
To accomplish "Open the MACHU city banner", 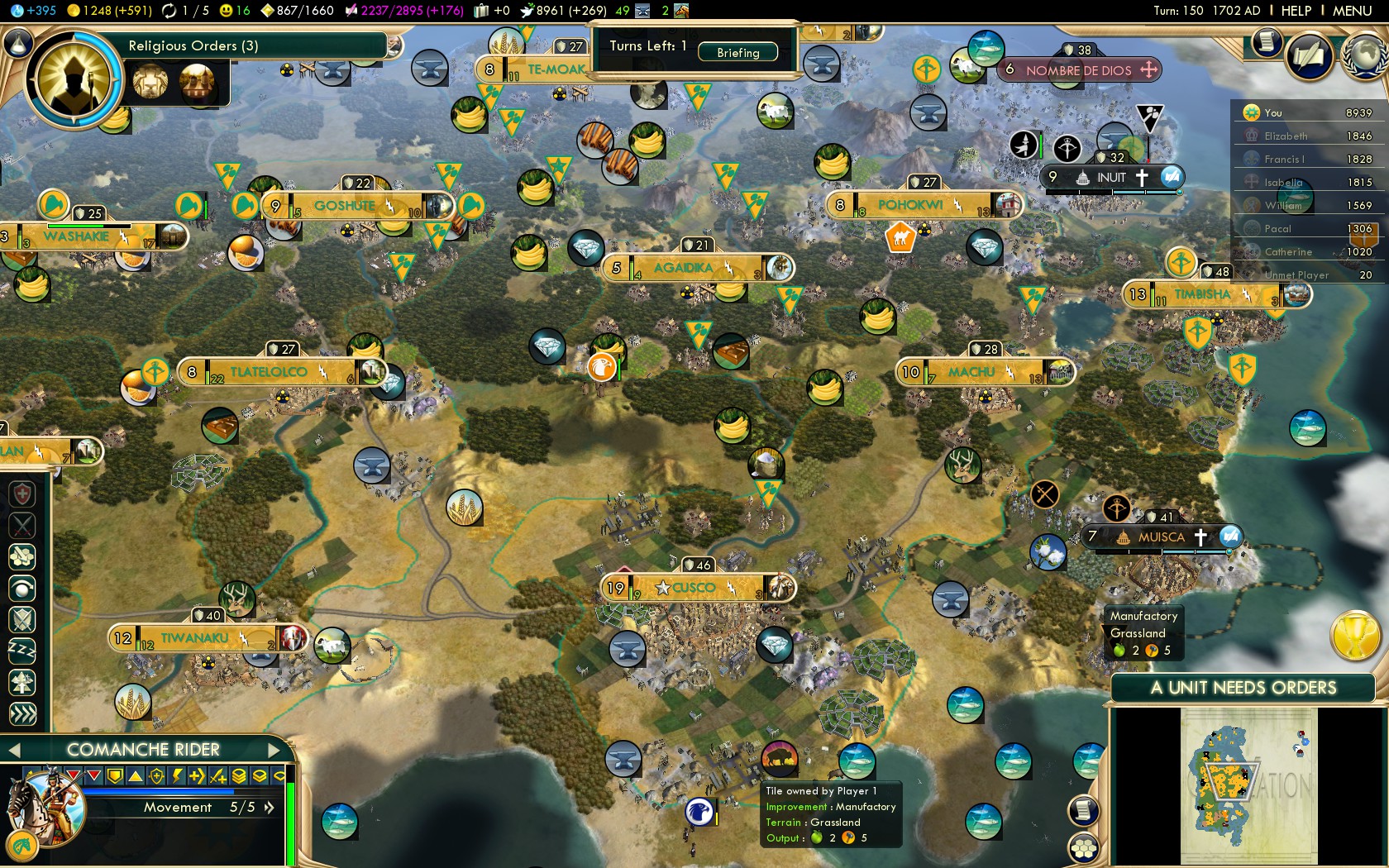I will [x=971, y=372].
